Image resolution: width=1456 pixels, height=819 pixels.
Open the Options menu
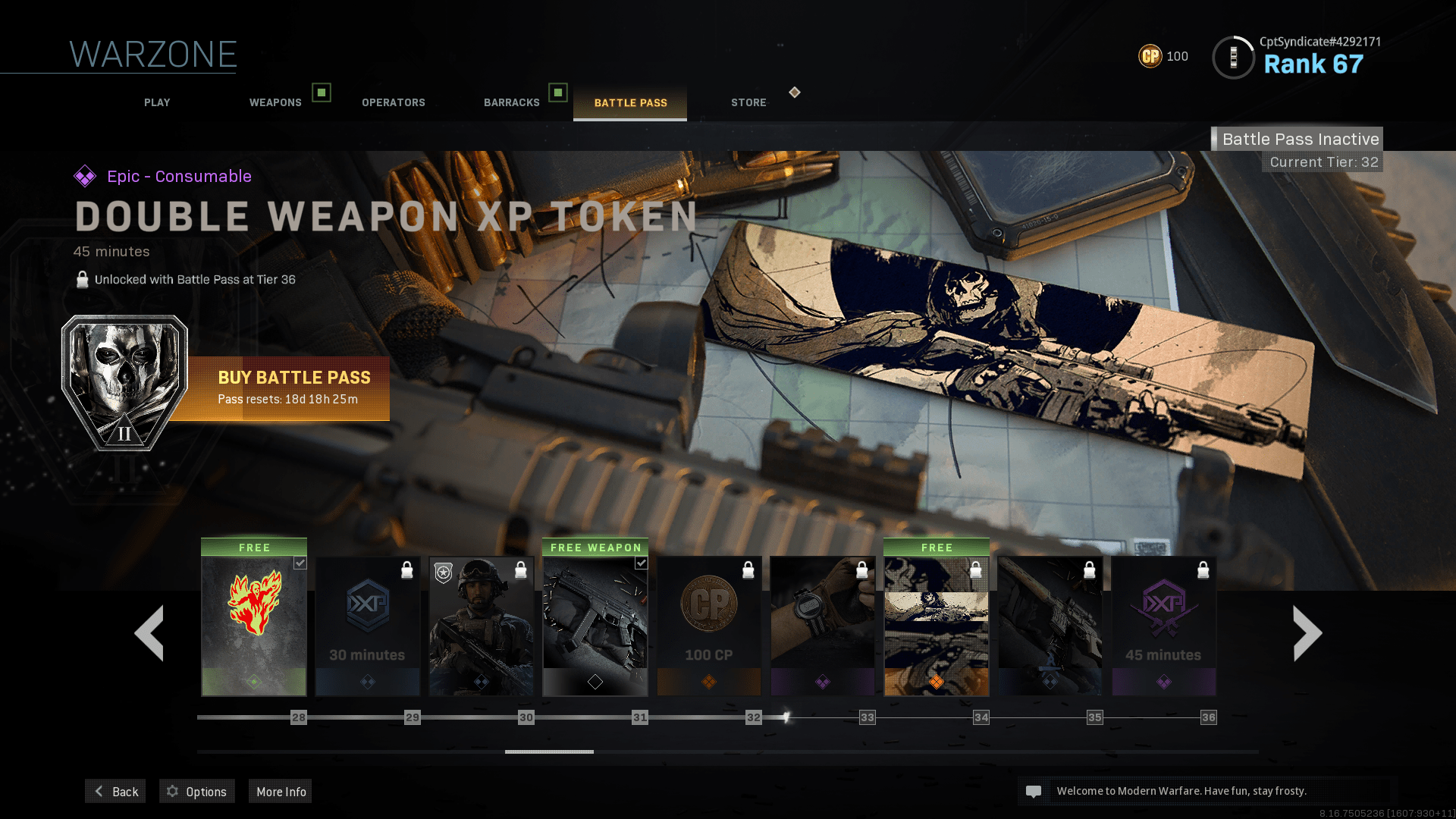coord(197,791)
